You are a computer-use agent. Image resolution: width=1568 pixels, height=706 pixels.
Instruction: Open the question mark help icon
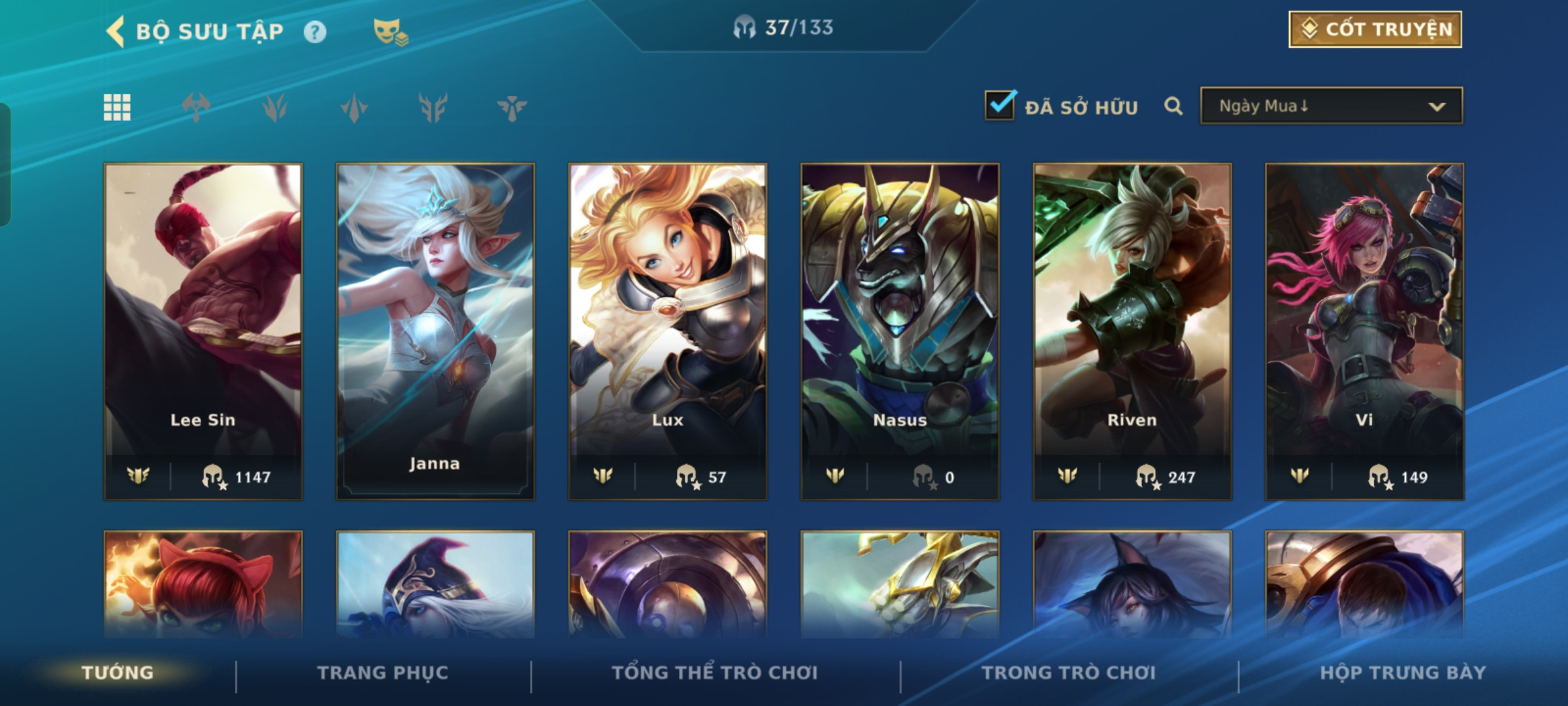[315, 32]
